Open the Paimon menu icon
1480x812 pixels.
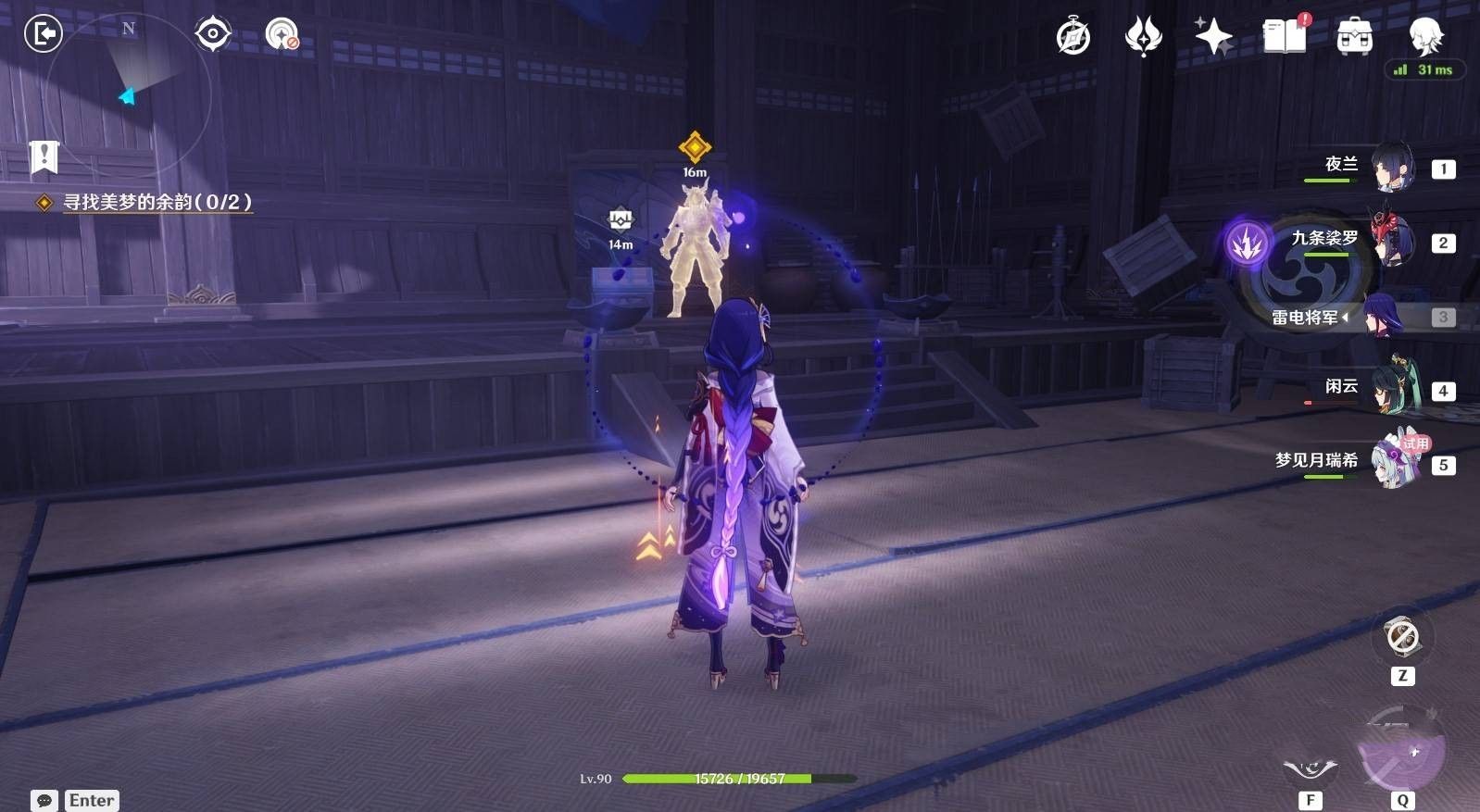click(x=1425, y=37)
